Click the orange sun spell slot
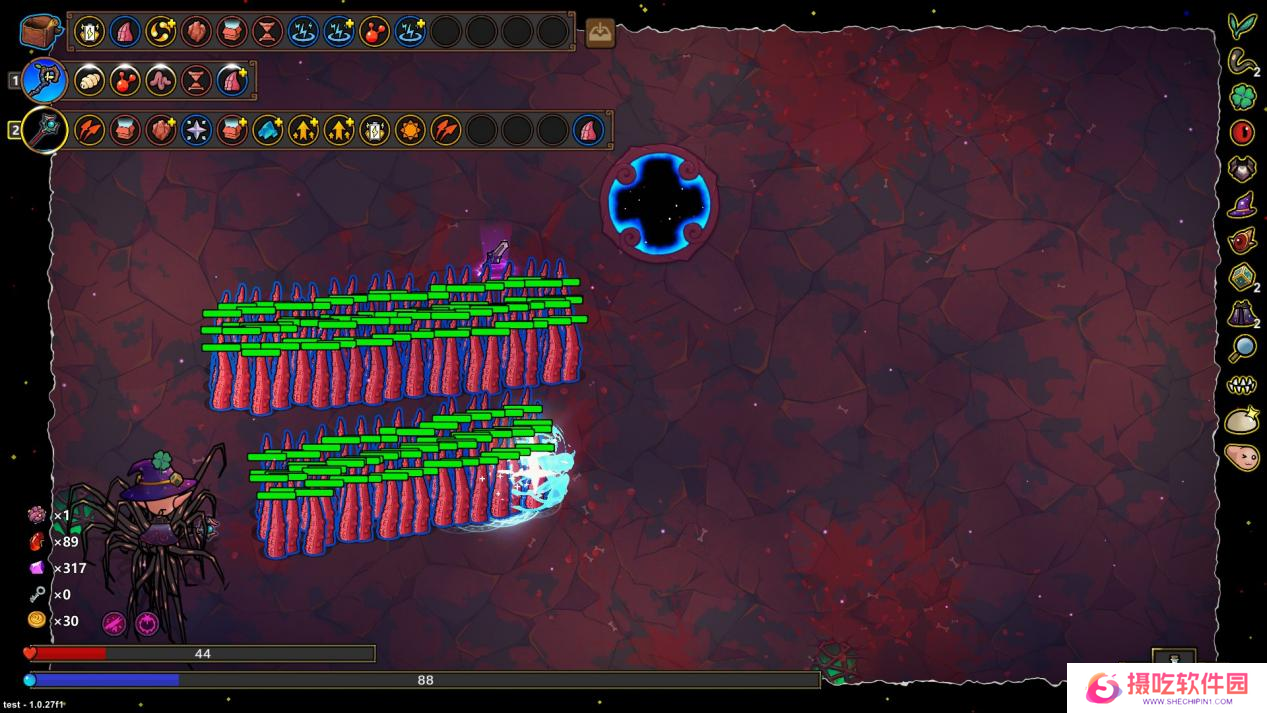Screen dimensions: 1267x713 (410, 130)
